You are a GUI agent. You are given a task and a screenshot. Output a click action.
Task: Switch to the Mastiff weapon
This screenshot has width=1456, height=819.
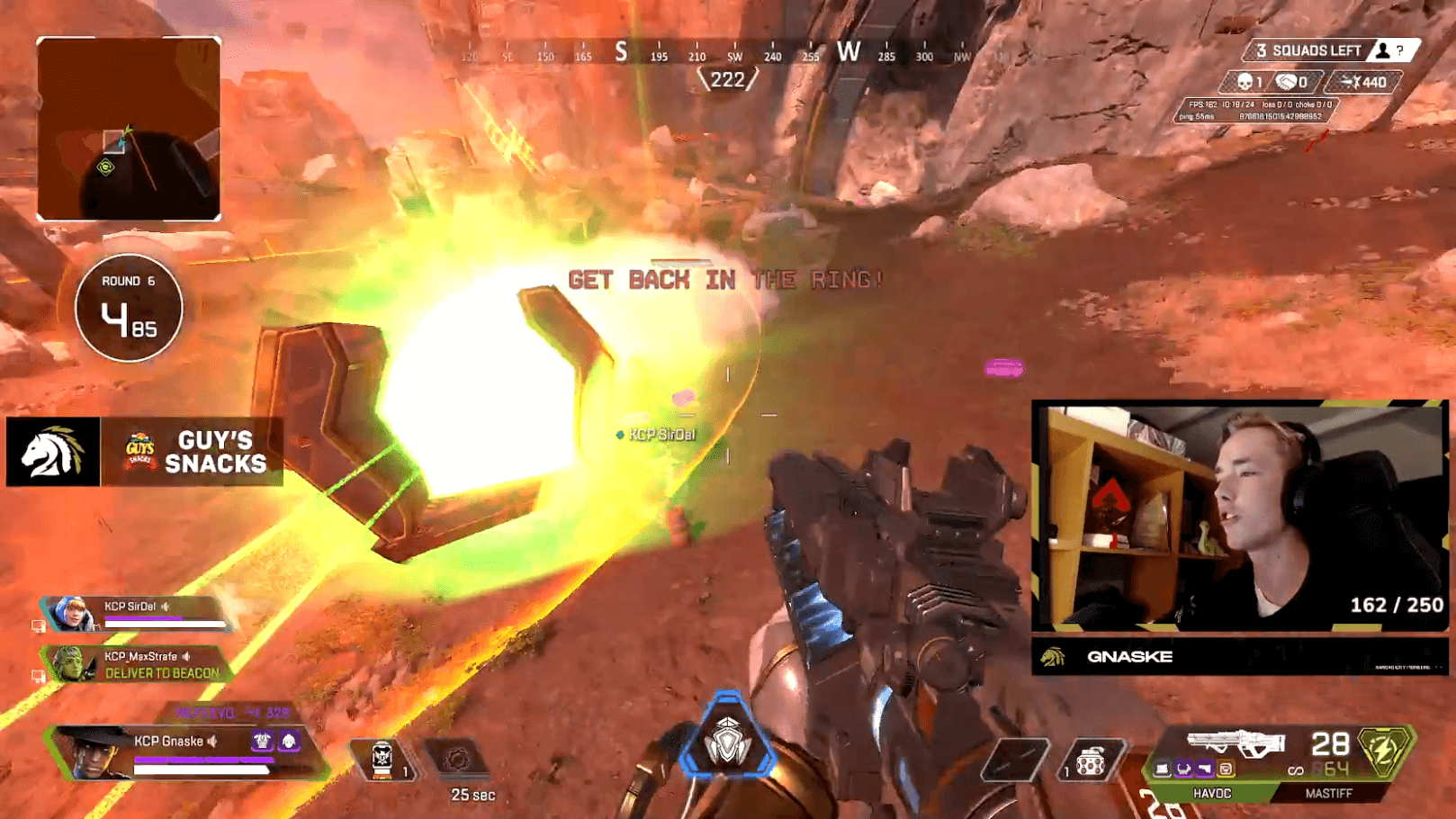[1328, 793]
